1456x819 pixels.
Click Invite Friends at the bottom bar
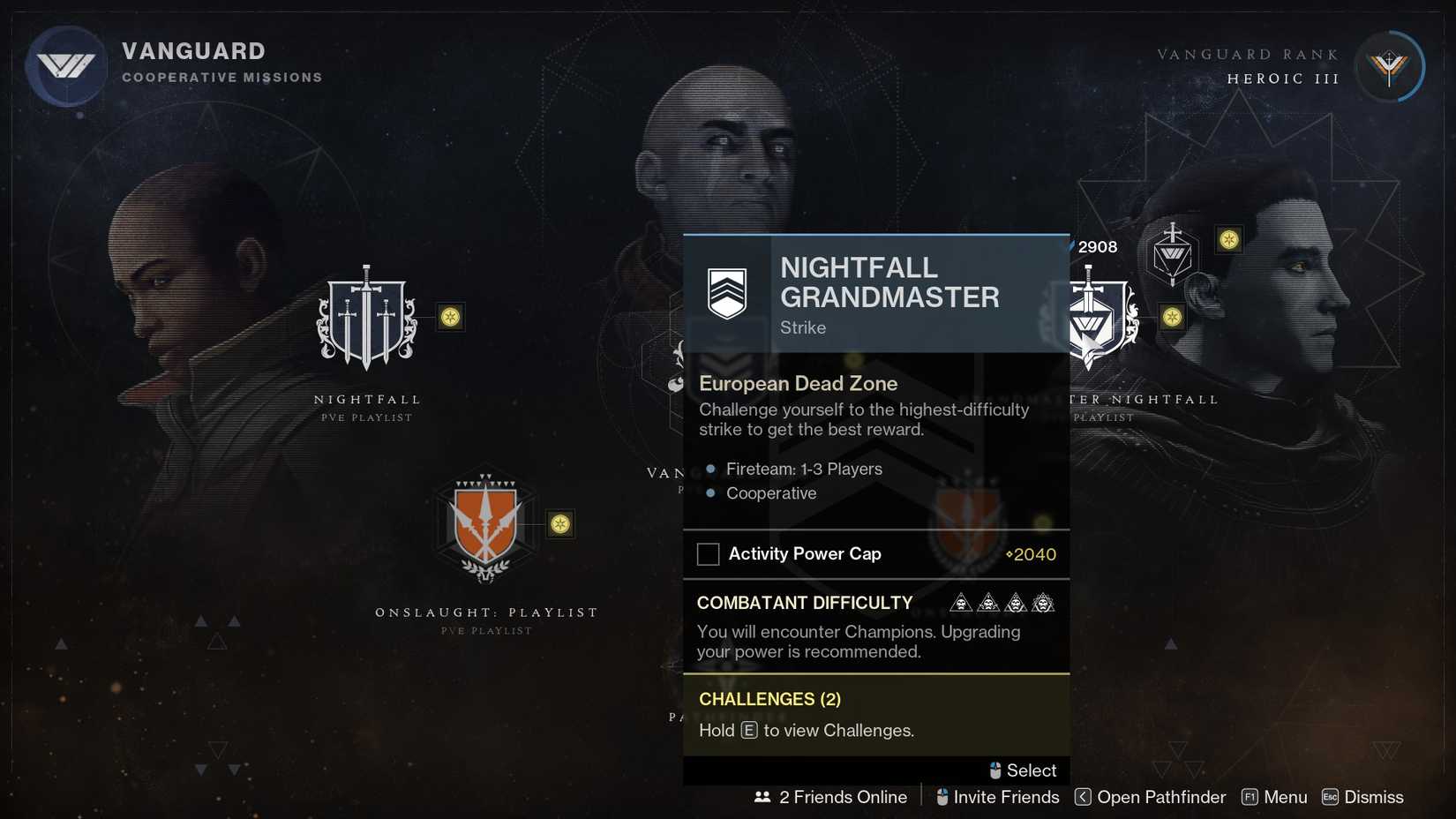pos(997,796)
